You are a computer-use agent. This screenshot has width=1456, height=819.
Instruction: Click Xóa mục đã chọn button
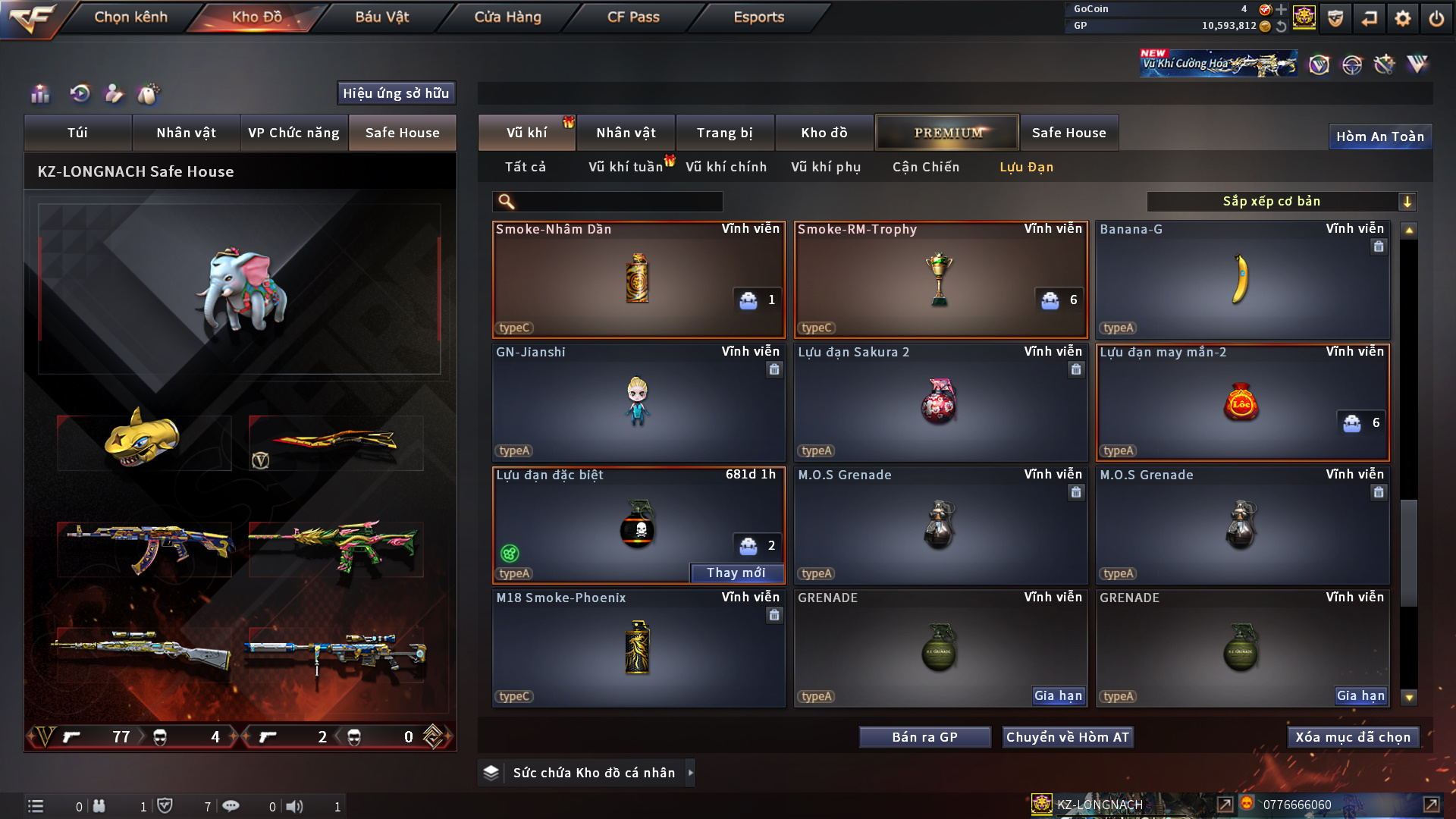[x=1353, y=737]
